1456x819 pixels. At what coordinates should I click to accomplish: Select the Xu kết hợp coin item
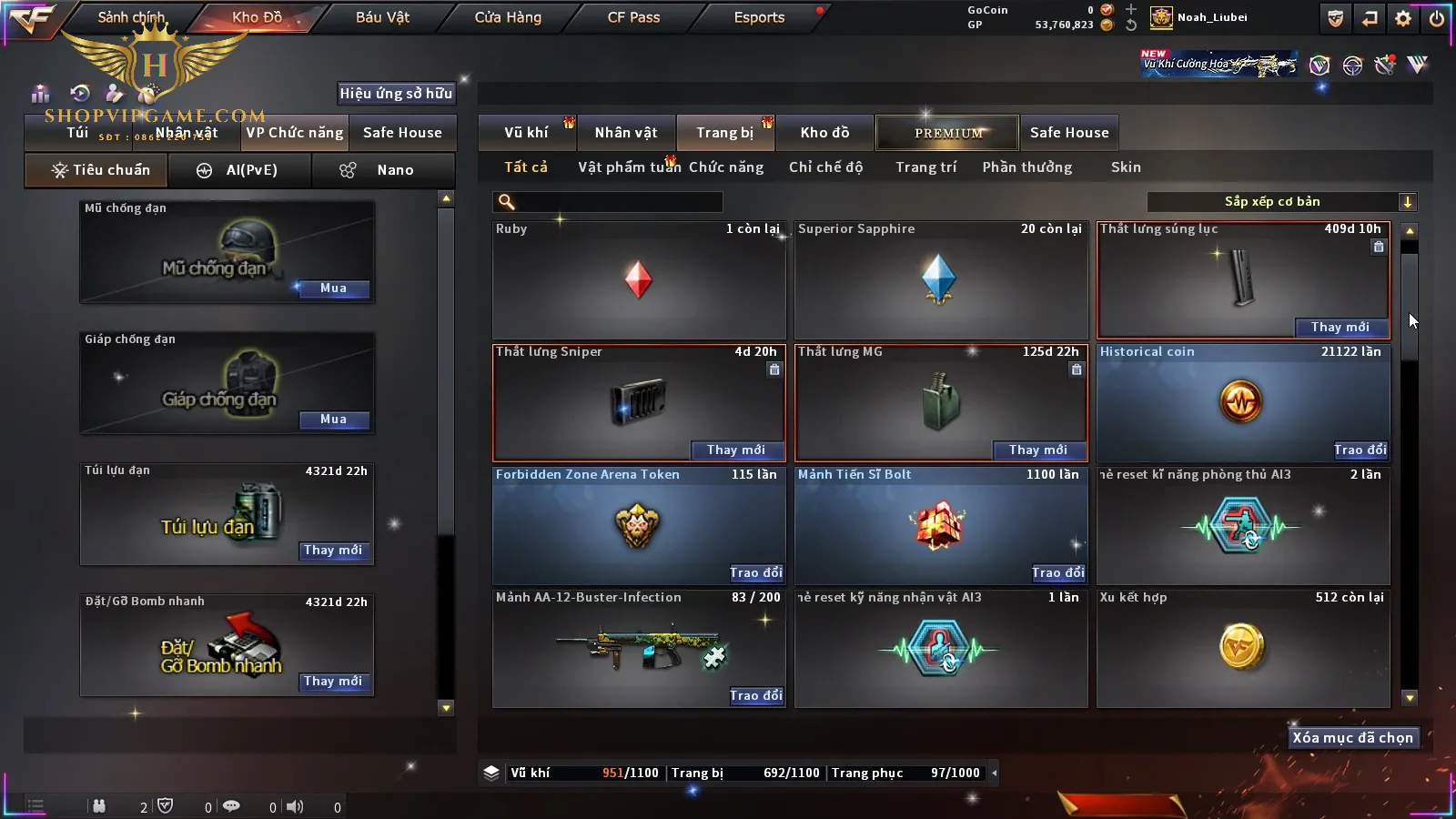click(1242, 647)
